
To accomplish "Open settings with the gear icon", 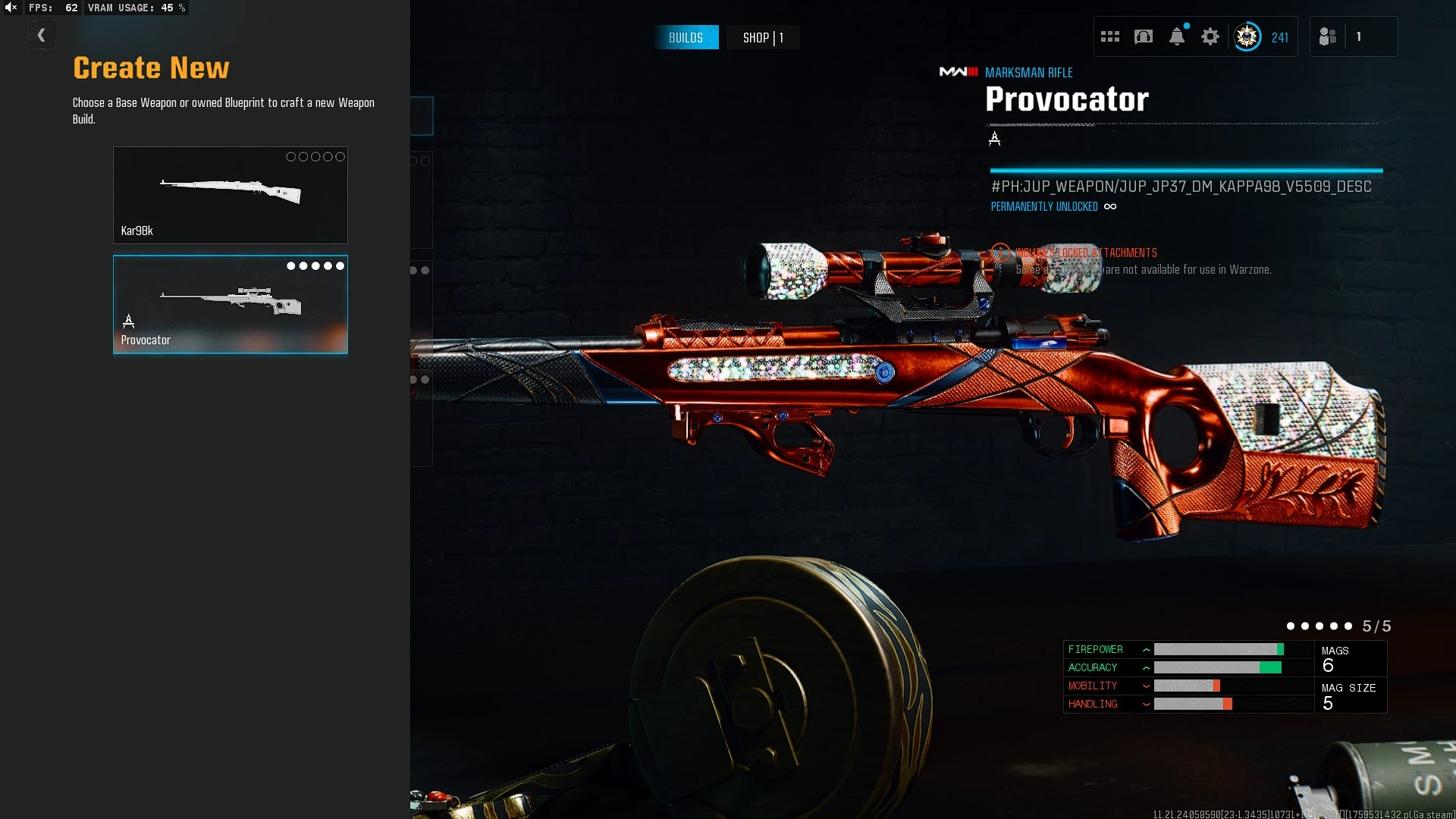I will click(1210, 36).
